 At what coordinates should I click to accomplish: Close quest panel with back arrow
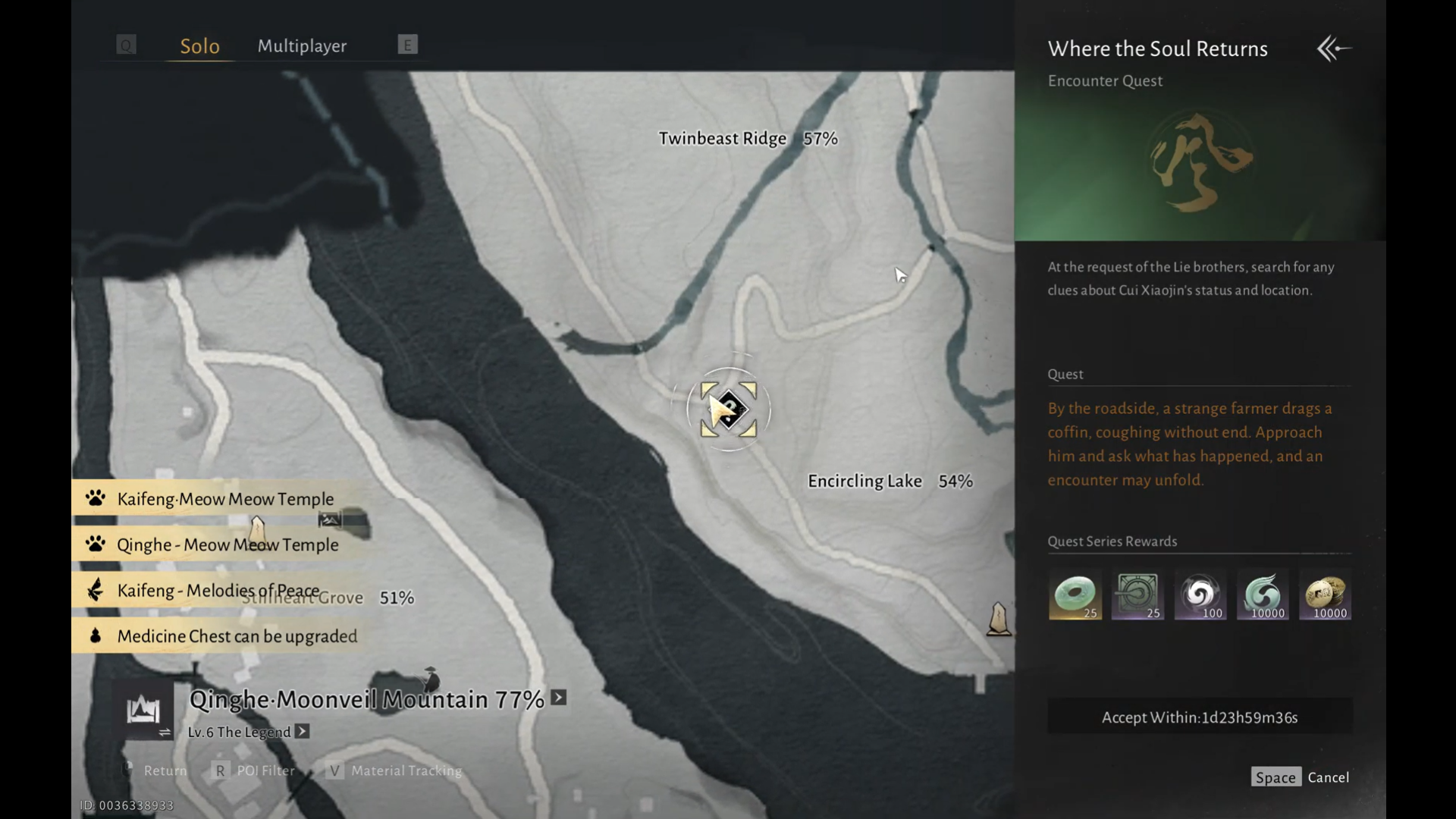coord(1334,49)
